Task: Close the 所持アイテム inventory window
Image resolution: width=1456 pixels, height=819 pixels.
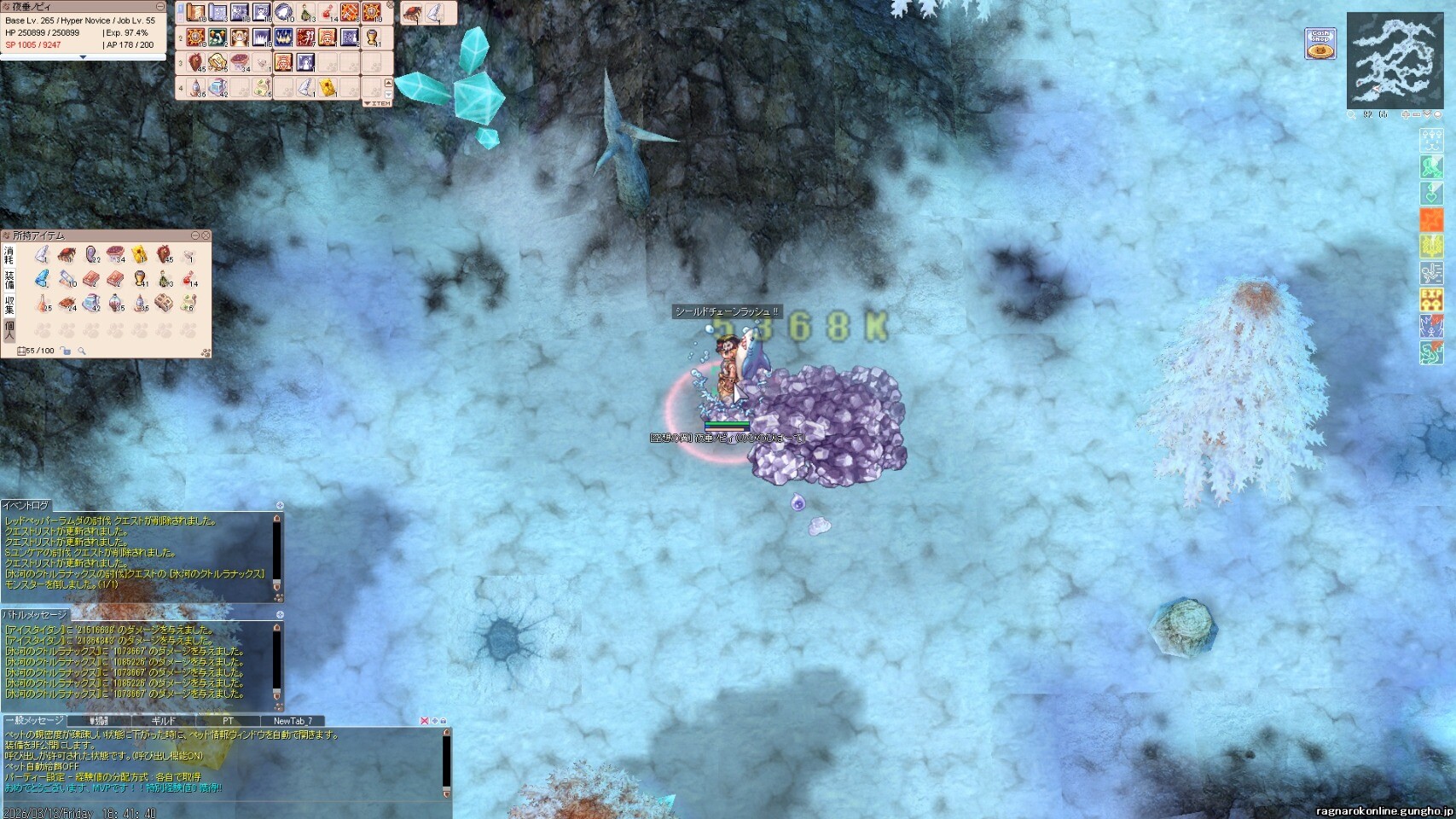Action: pos(206,235)
